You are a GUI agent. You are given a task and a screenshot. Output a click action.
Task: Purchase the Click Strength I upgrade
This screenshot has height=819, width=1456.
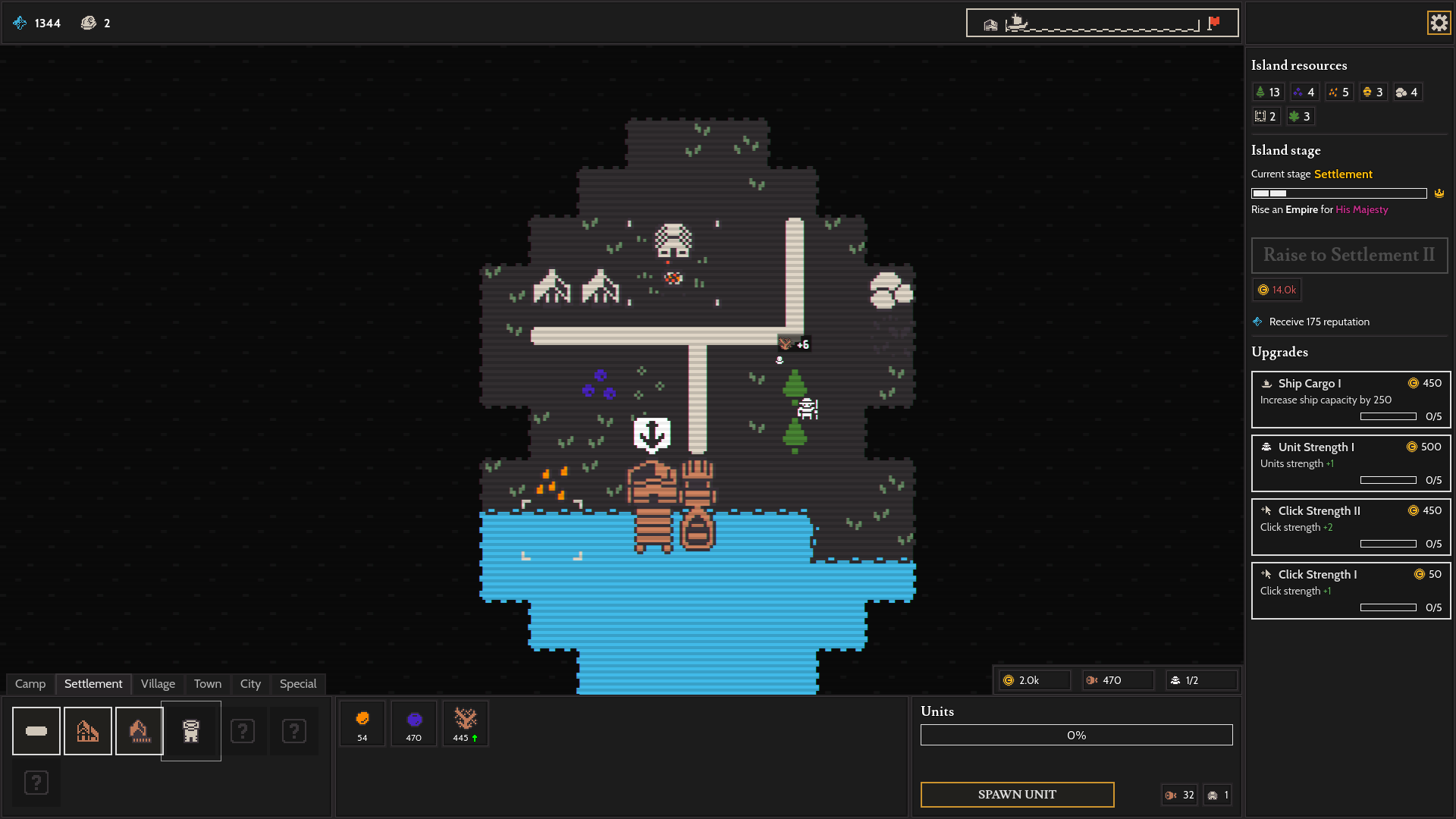coord(1350,591)
